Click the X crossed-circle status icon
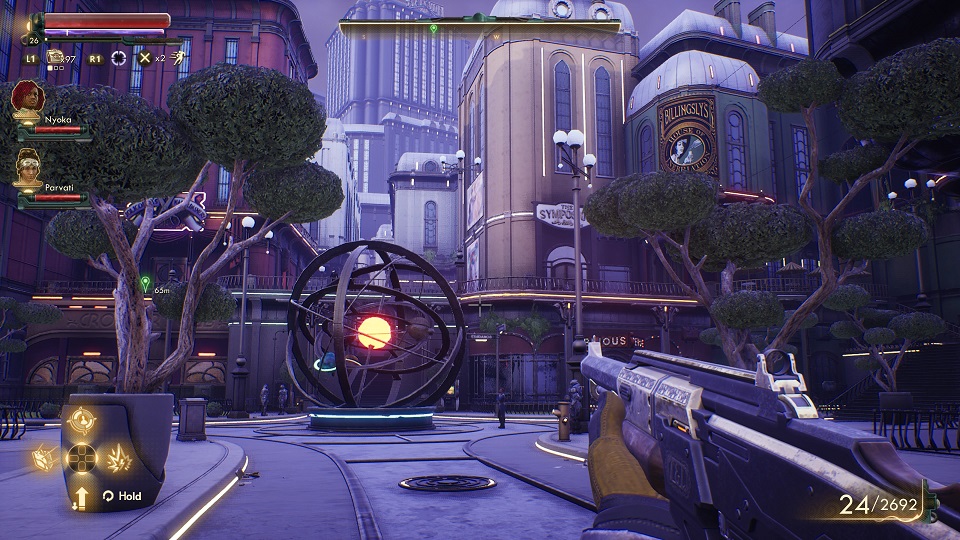This screenshot has width=960, height=540. tap(145, 58)
